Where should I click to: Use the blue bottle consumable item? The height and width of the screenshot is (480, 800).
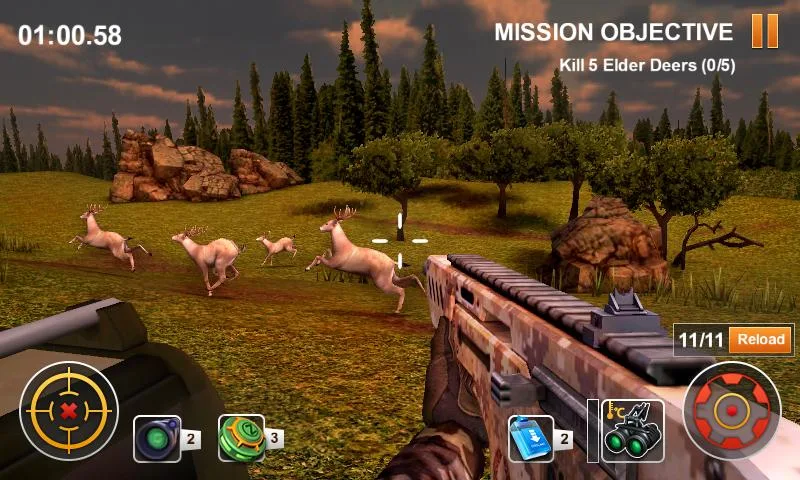click(x=531, y=439)
